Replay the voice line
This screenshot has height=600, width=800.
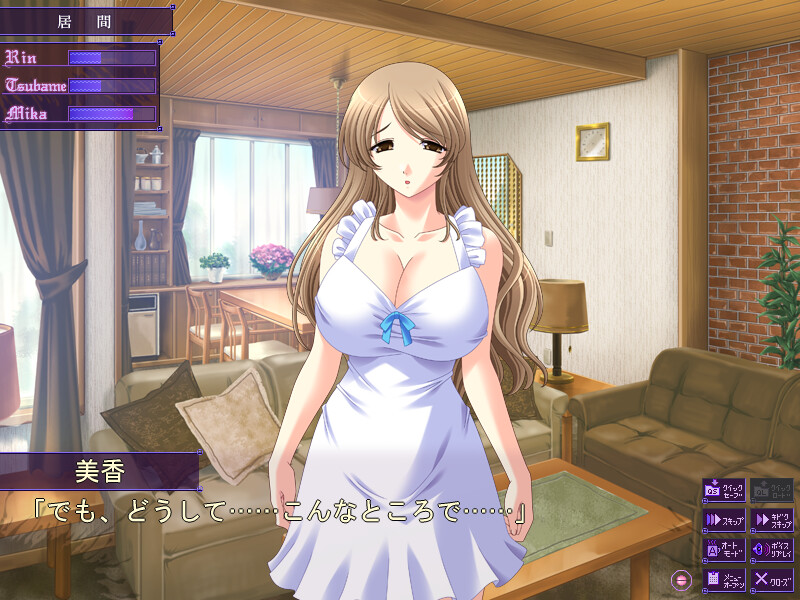772,549
